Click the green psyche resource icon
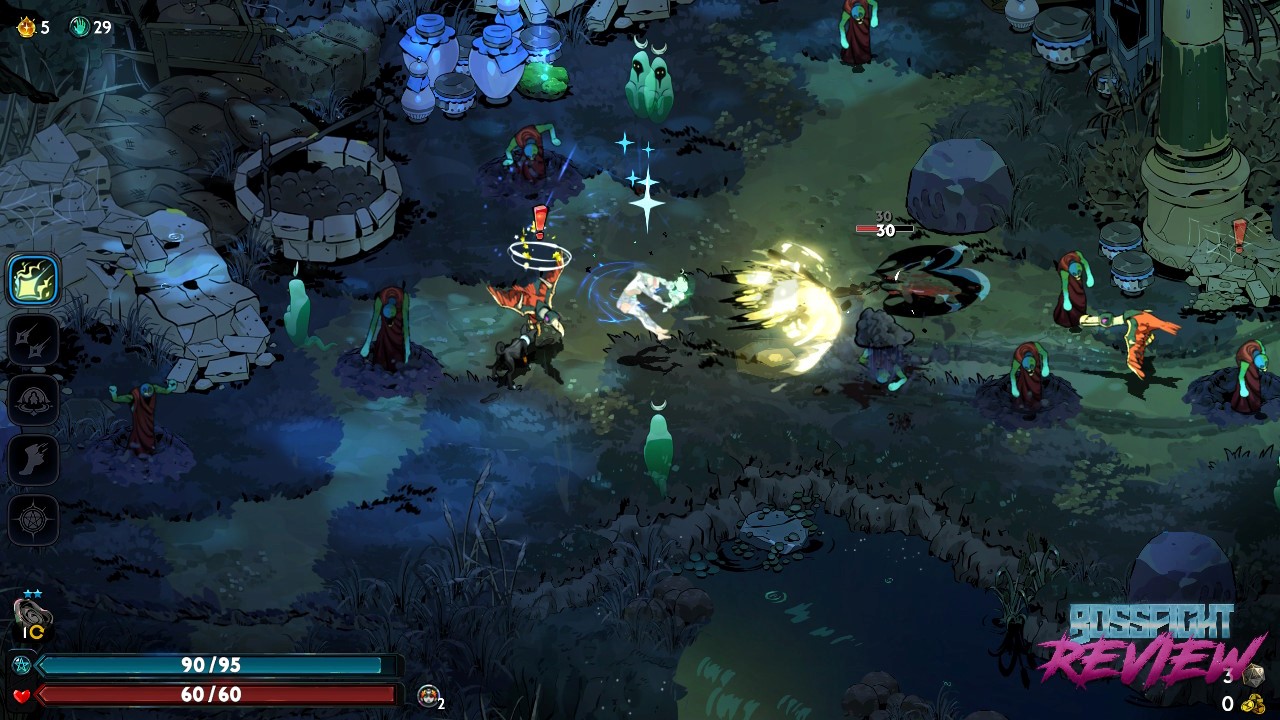This screenshot has height=720, width=1280. pyautogui.click(x=79, y=27)
